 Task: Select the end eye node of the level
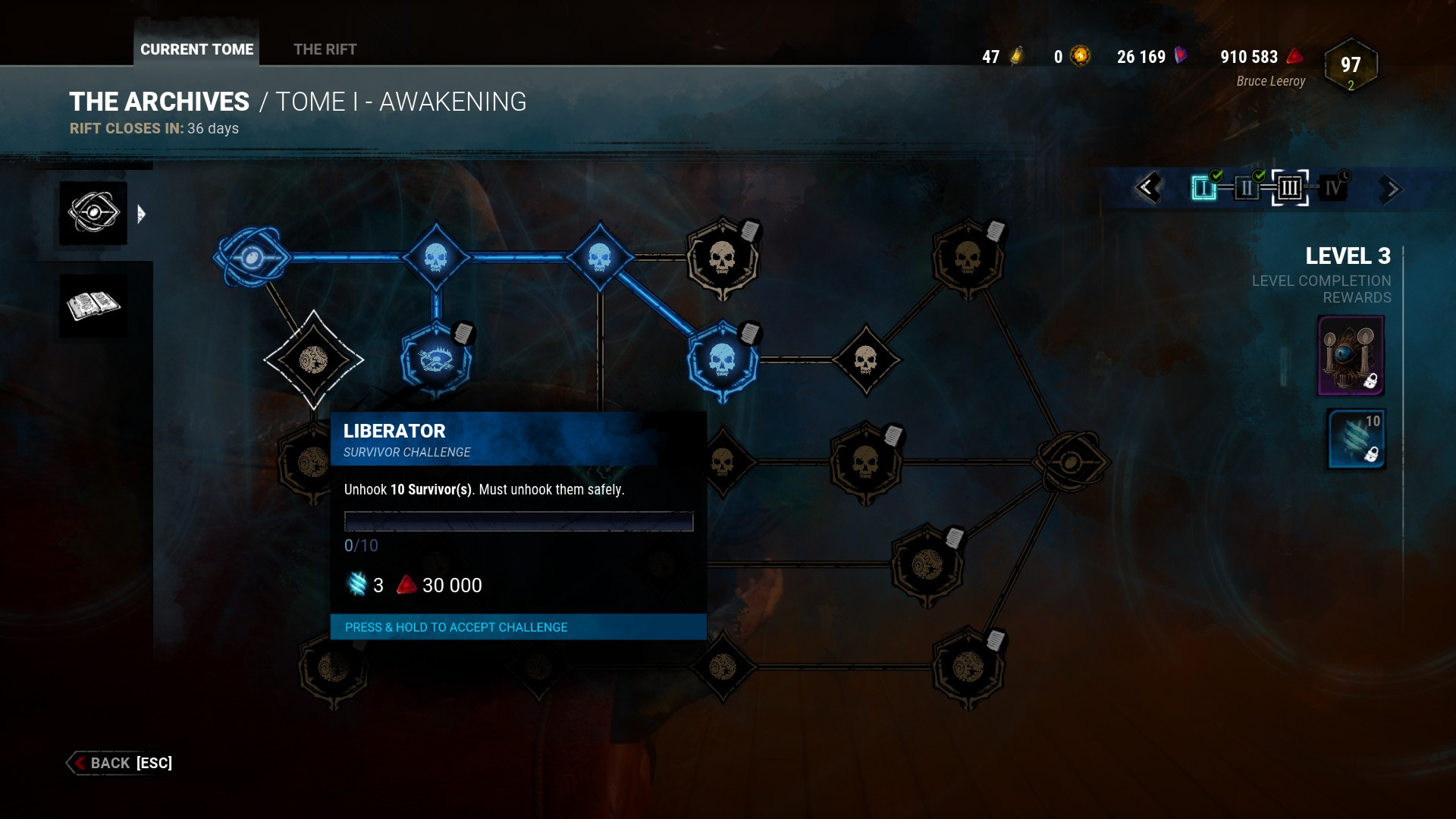1070,462
